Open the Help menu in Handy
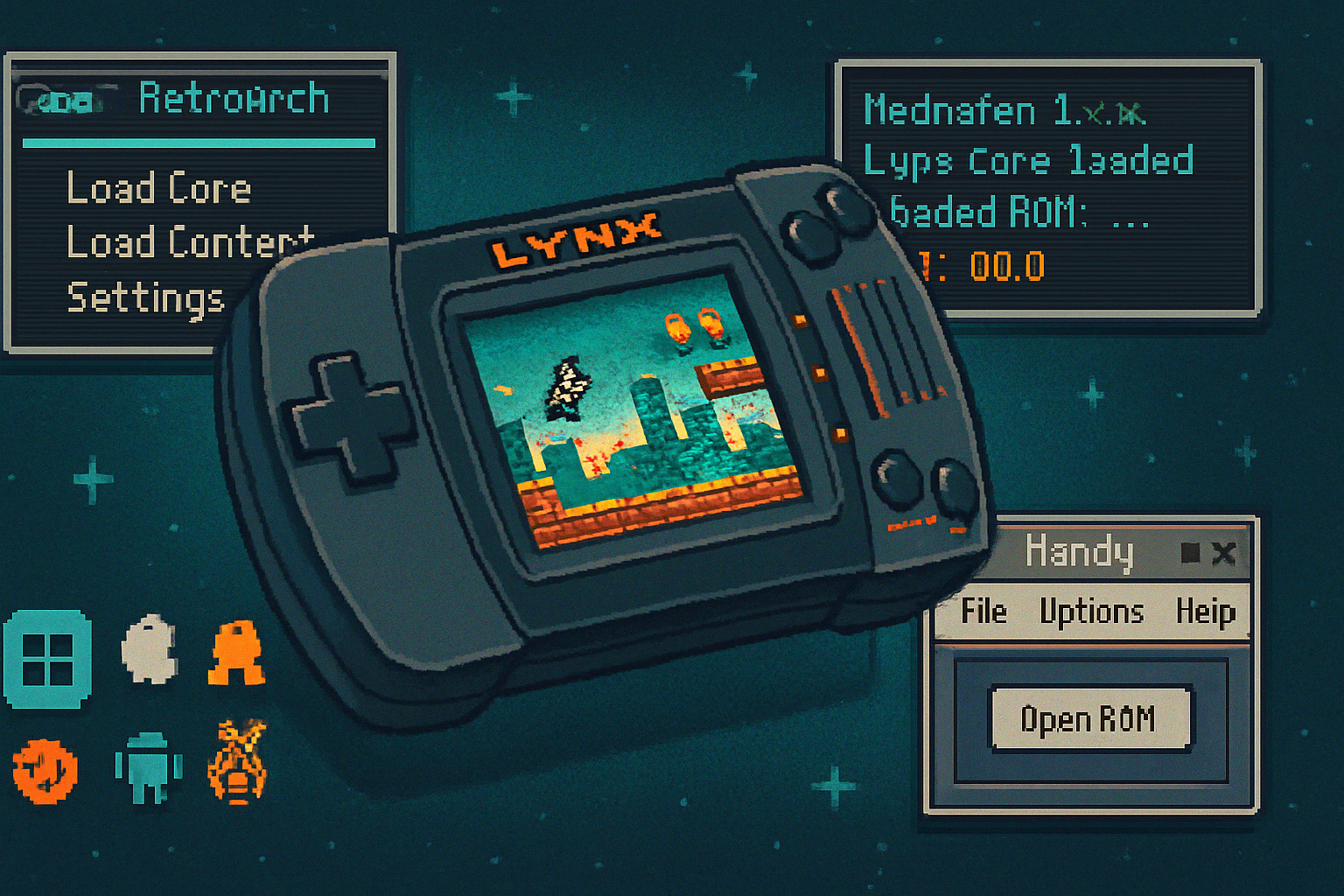 (1205, 612)
